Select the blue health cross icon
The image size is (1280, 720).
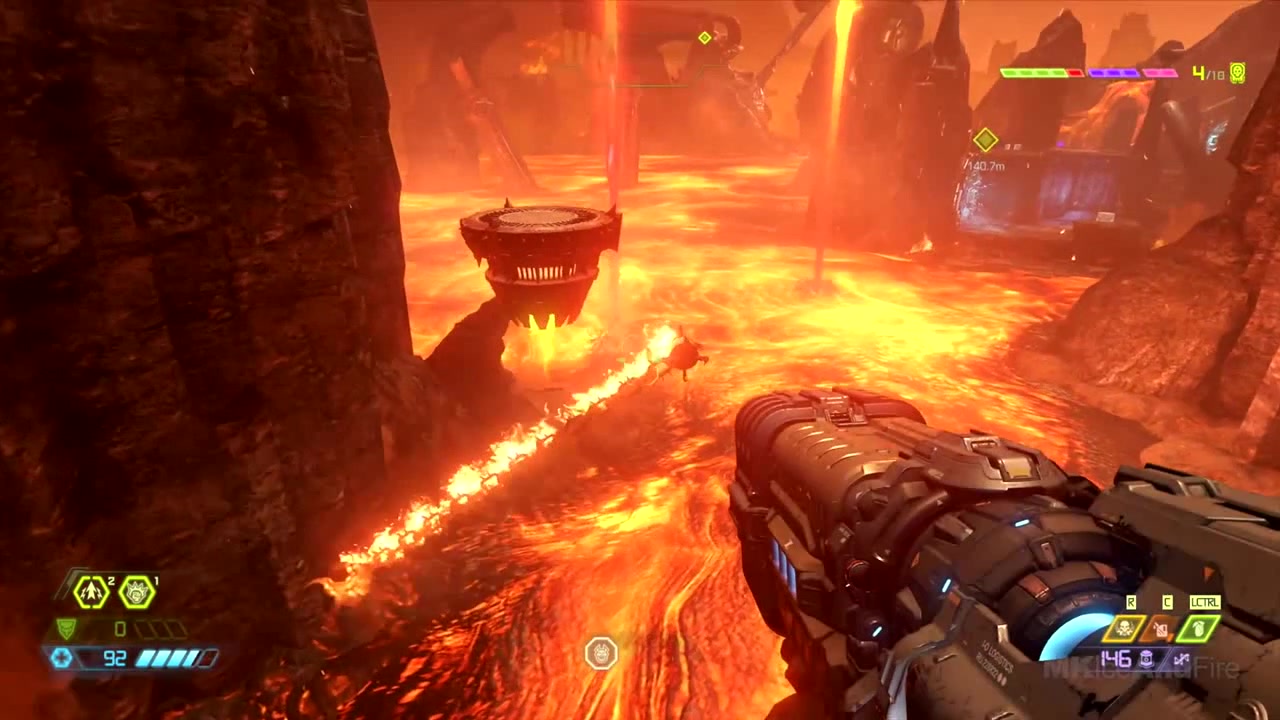pos(62,658)
